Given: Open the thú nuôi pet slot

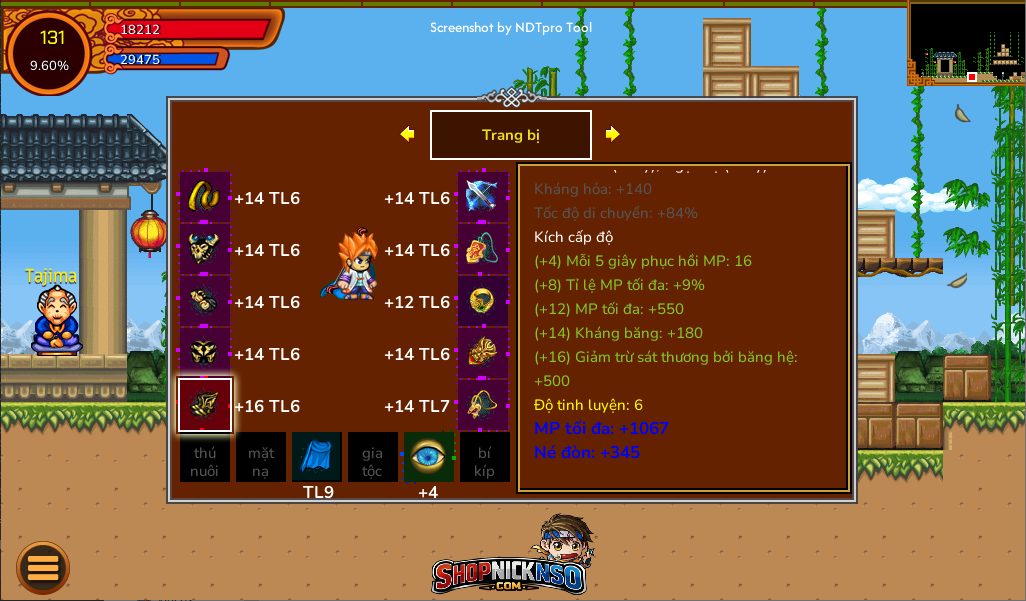Looking at the screenshot, I should pyautogui.click(x=205, y=457).
